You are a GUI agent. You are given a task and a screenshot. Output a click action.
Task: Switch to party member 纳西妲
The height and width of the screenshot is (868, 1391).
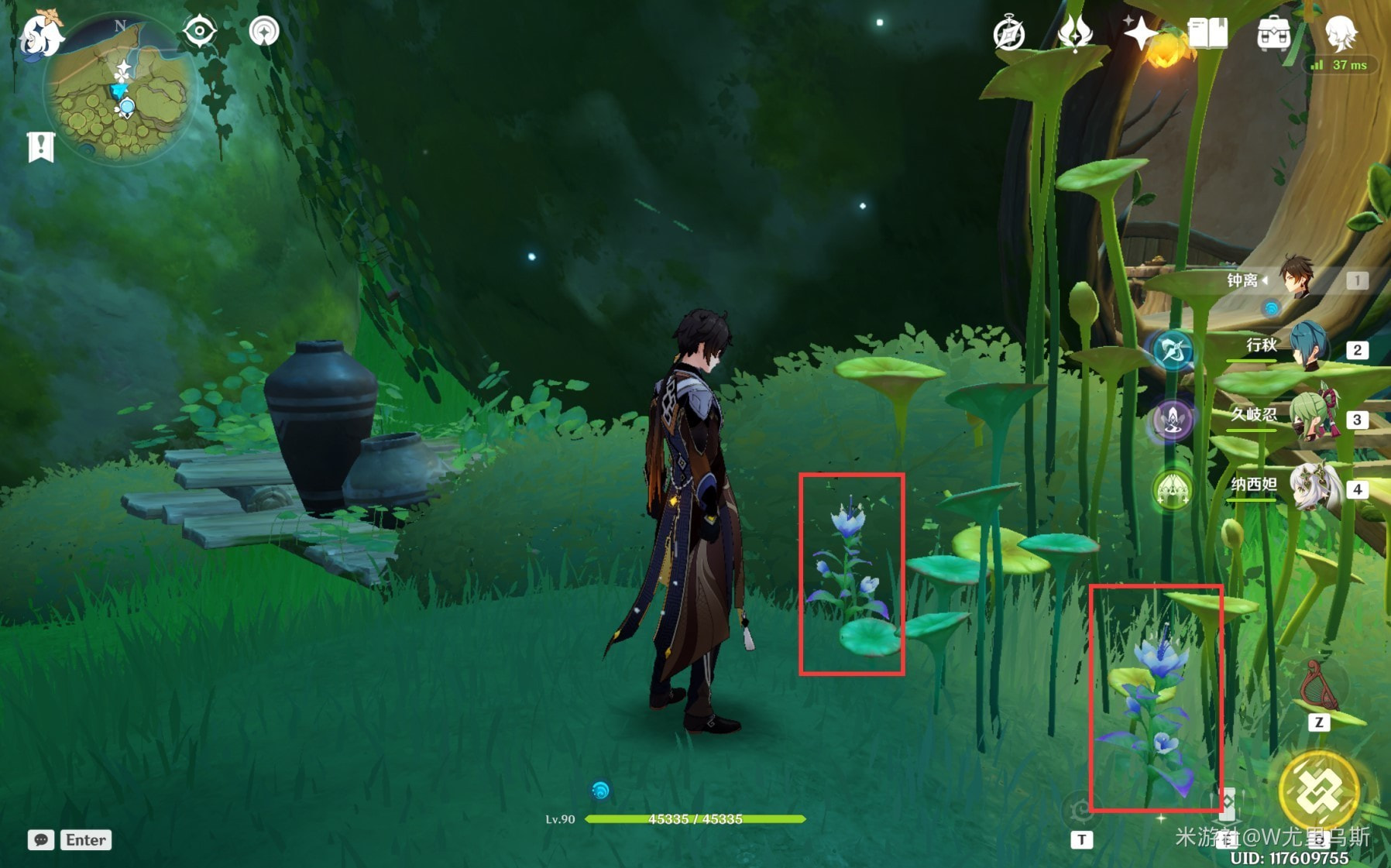pos(1310,488)
